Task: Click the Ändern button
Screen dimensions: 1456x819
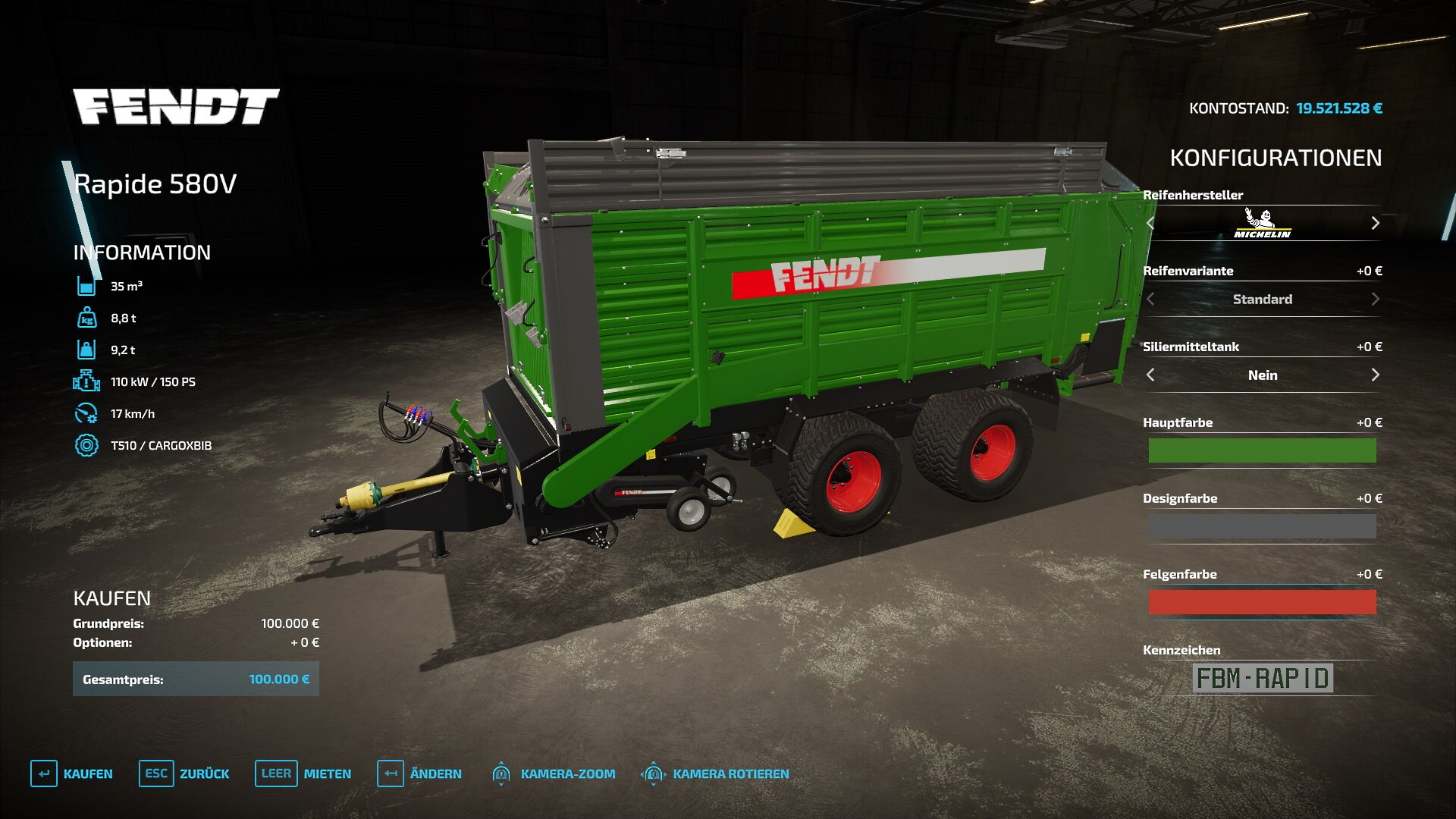Action: click(419, 773)
